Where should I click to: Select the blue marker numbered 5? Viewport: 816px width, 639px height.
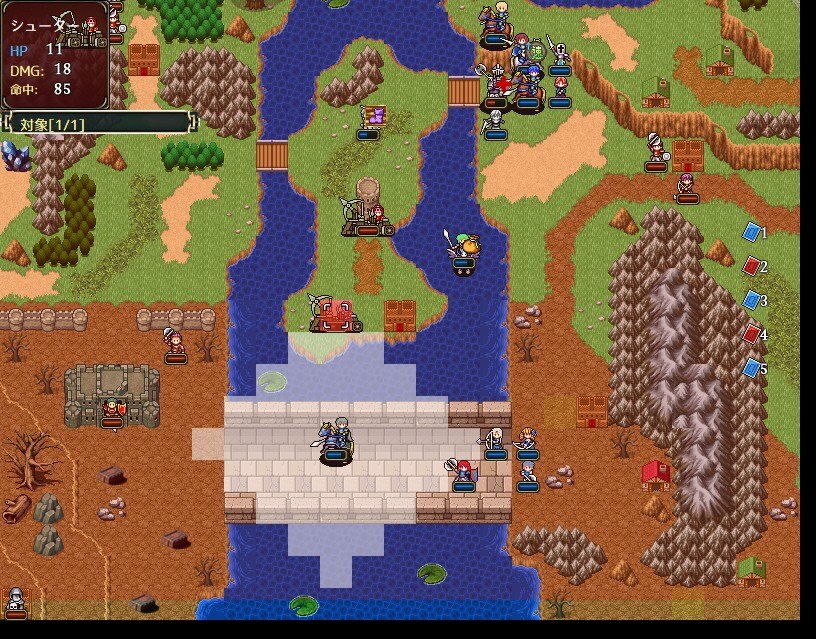(752, 368)
